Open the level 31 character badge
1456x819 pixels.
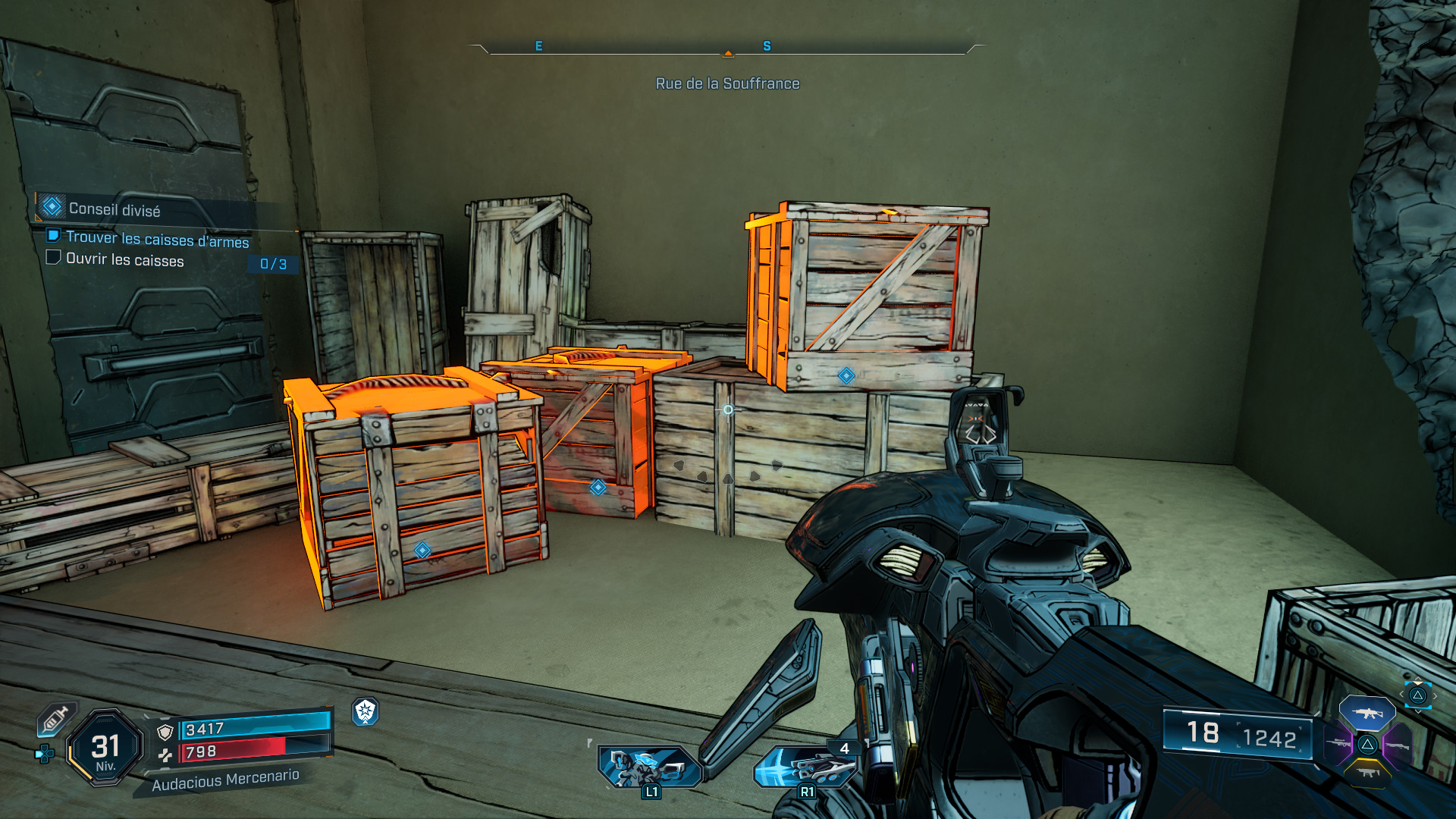click(105, 748)
